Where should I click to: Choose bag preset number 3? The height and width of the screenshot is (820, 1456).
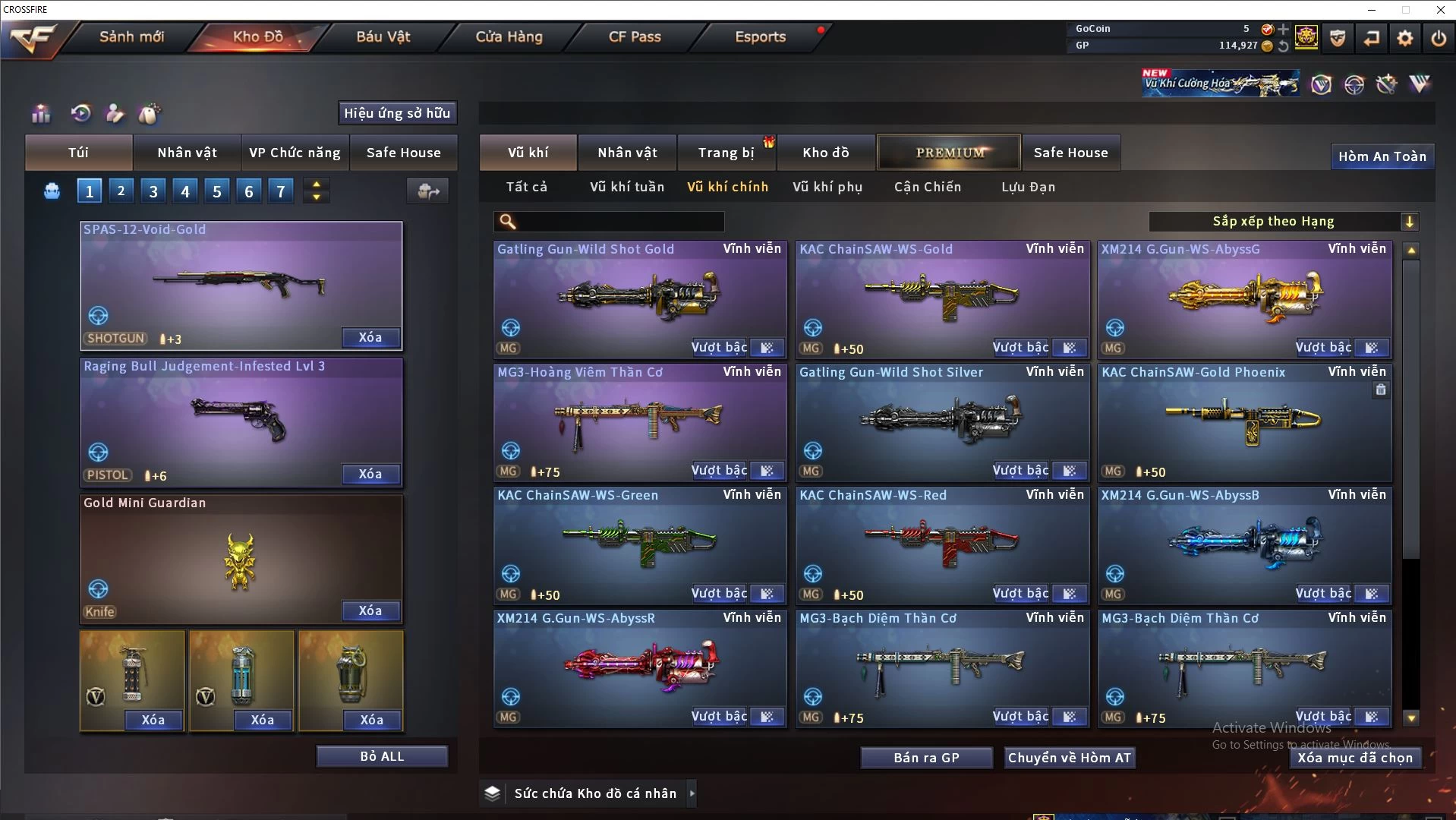click(x=153, y=191)
